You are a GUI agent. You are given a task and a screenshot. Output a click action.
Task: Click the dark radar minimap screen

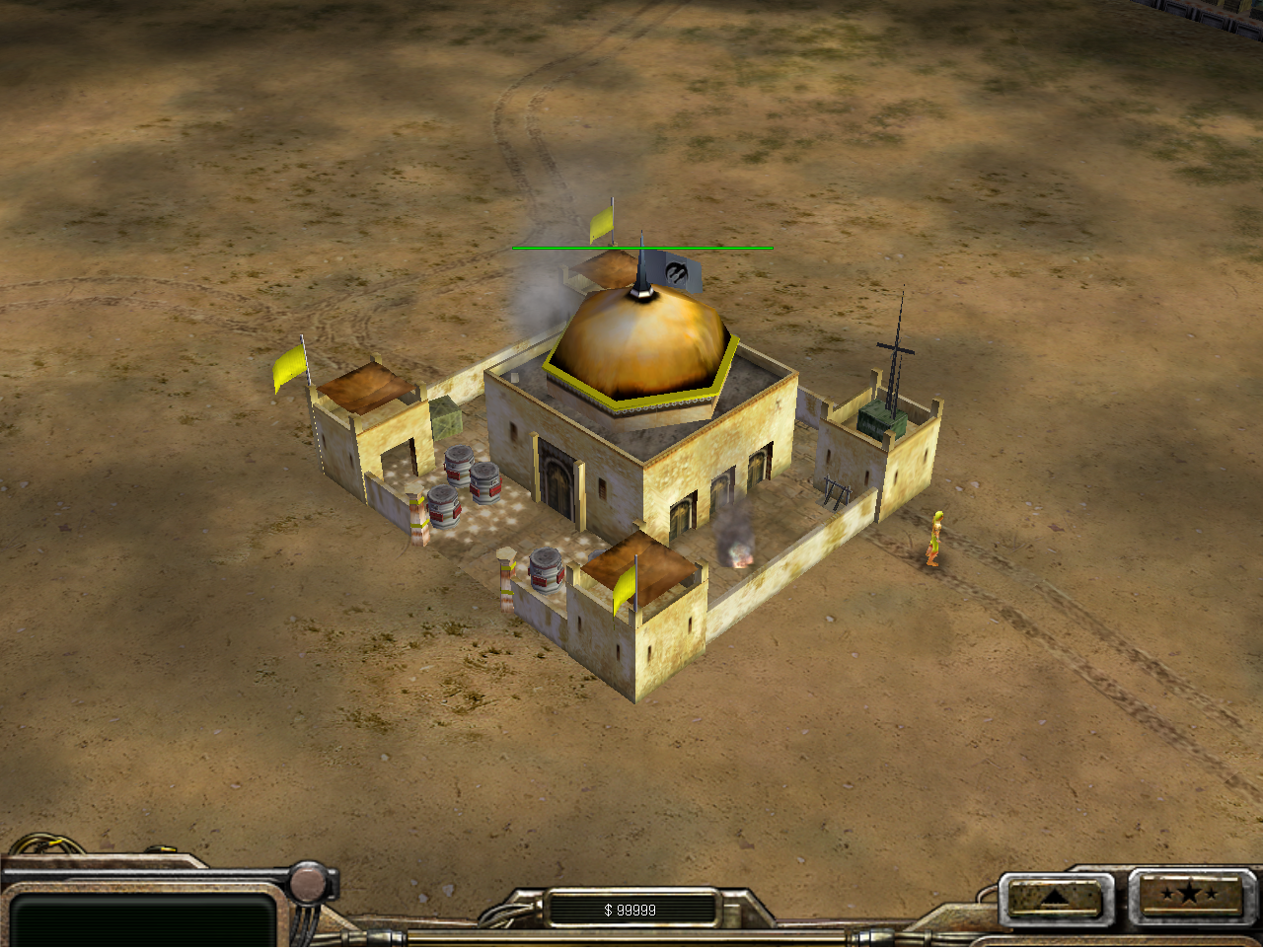click(x=143, y=919)
